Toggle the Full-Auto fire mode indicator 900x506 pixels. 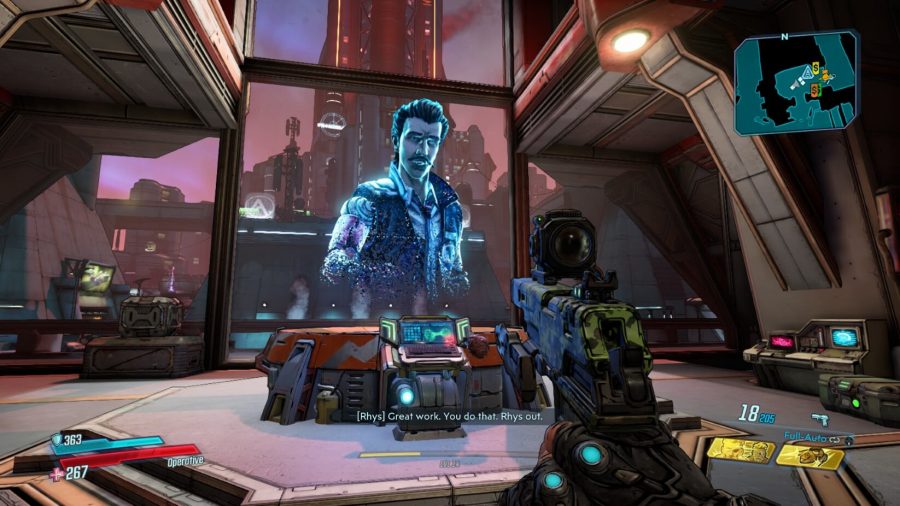[x=812, y=437]
